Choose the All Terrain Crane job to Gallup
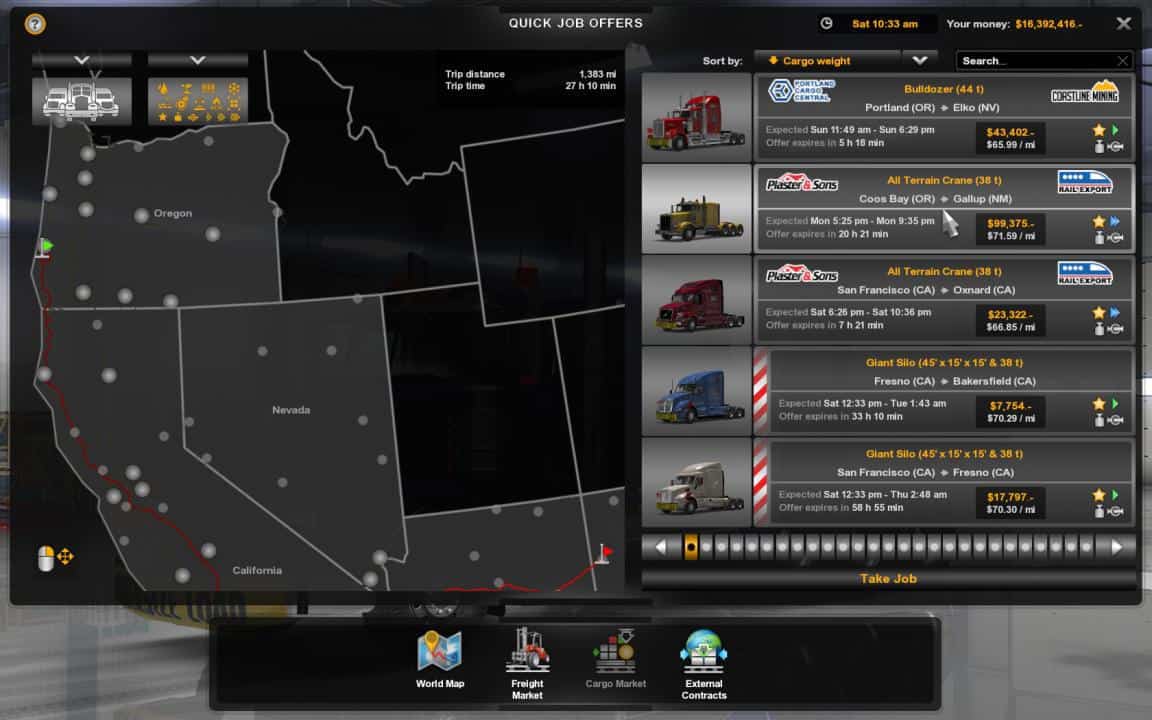The height and width of the screenshot is (720, 1152). pyautogui.click(x=944, y=208)
